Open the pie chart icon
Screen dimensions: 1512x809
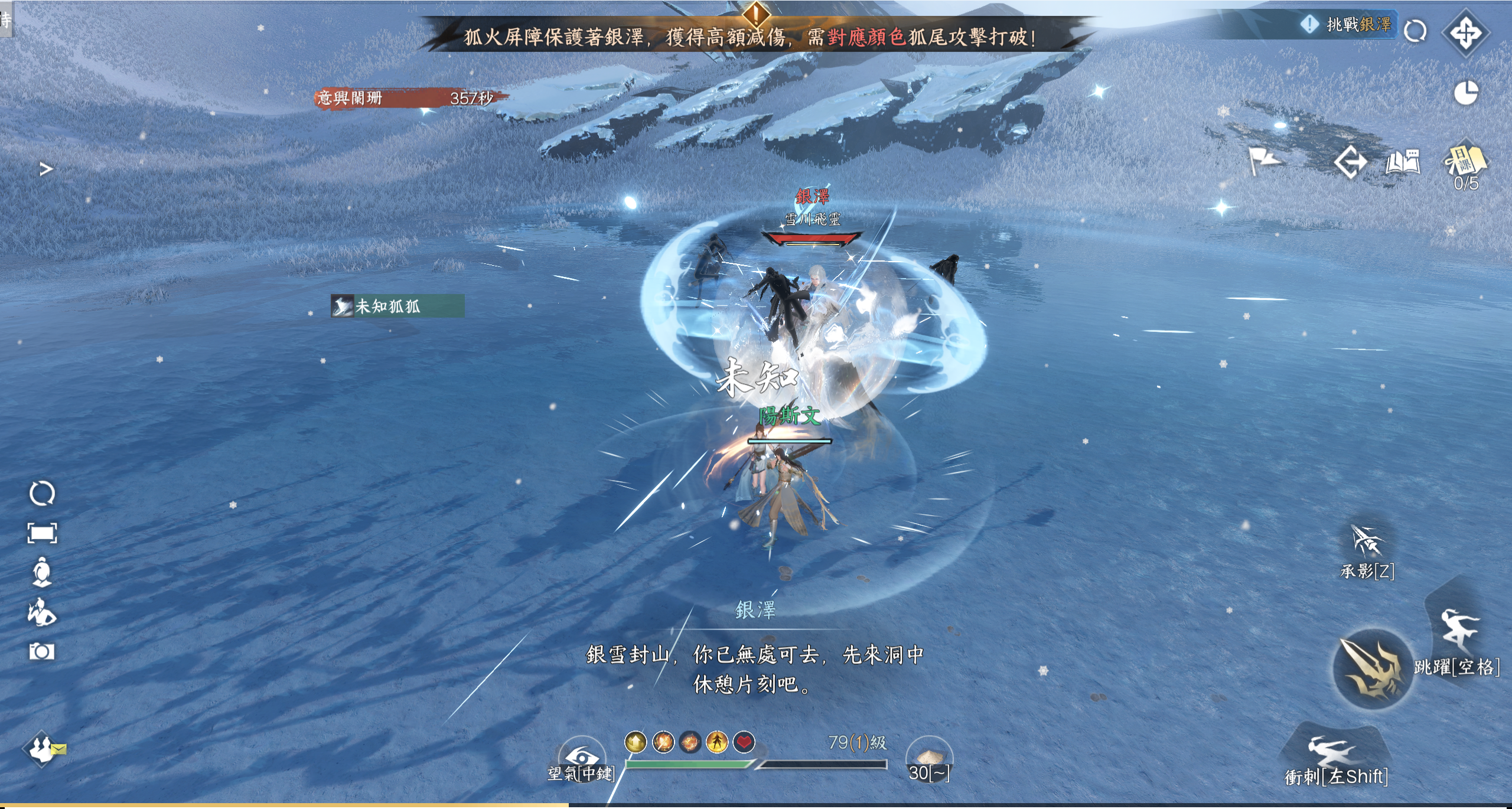[1465, 93]
